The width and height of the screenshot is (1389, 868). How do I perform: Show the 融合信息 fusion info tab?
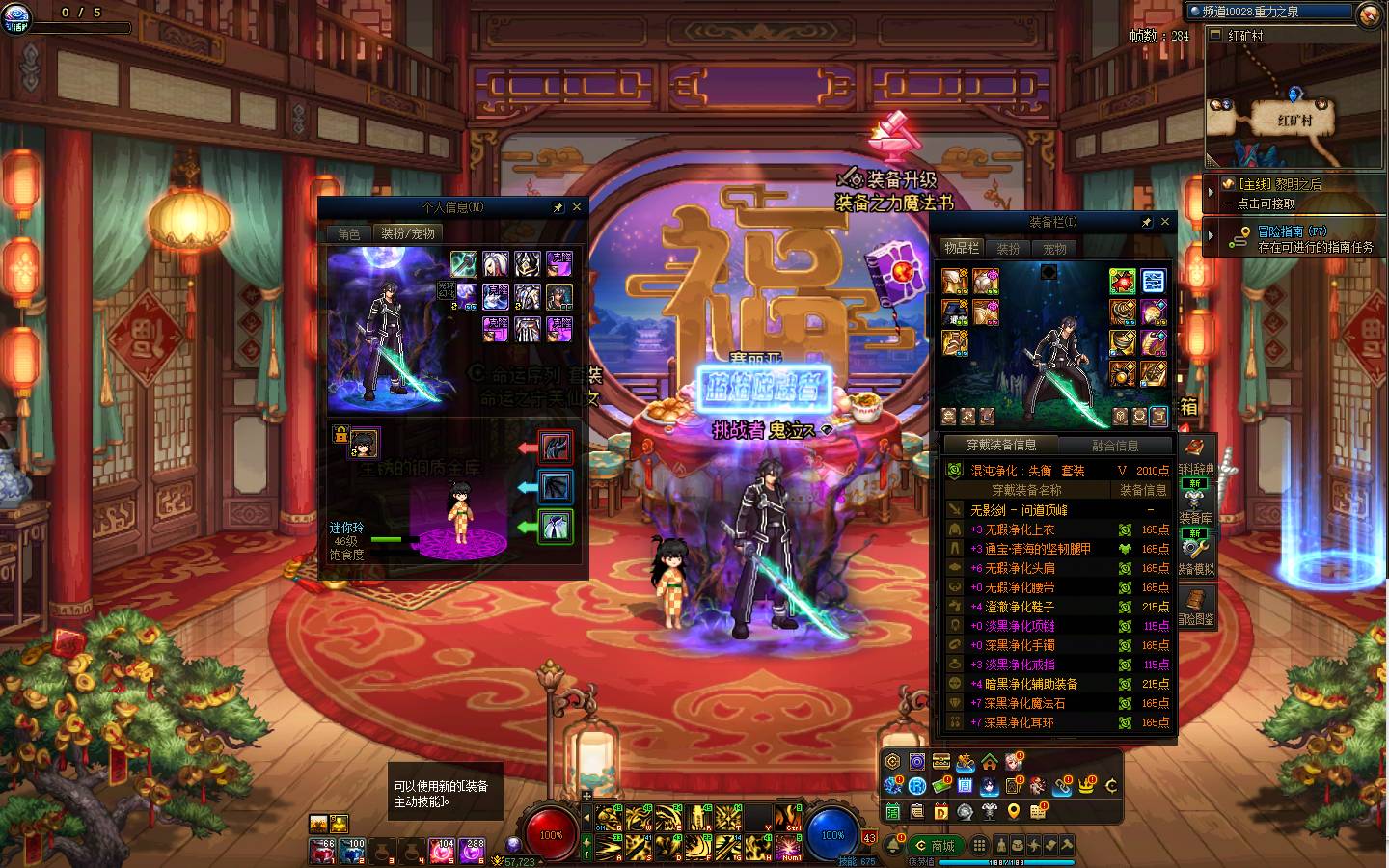coord(1114,446)
